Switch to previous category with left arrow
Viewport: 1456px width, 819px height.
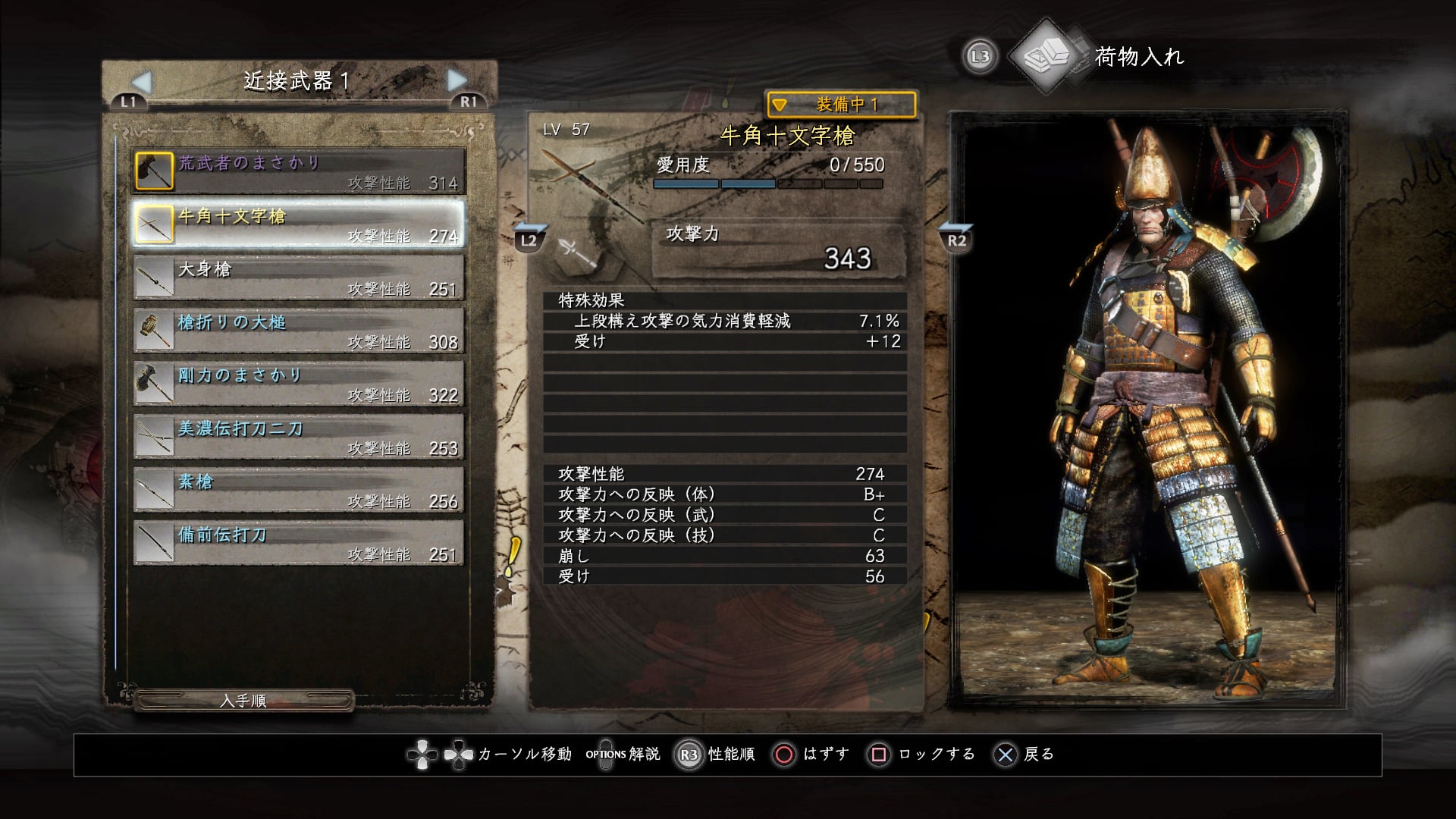(142, 80)
